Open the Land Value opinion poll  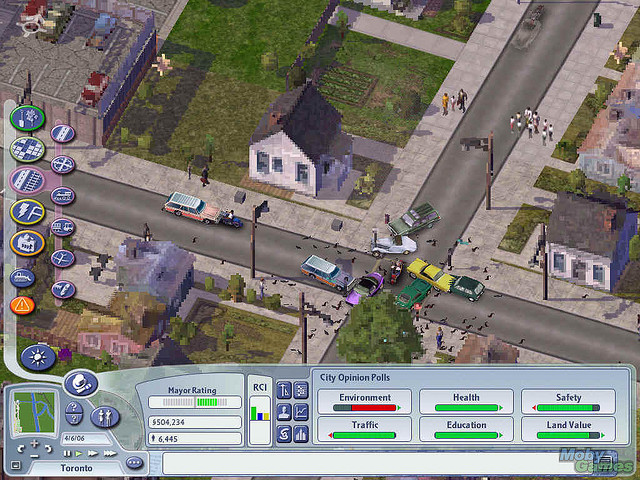pos(568,430)
